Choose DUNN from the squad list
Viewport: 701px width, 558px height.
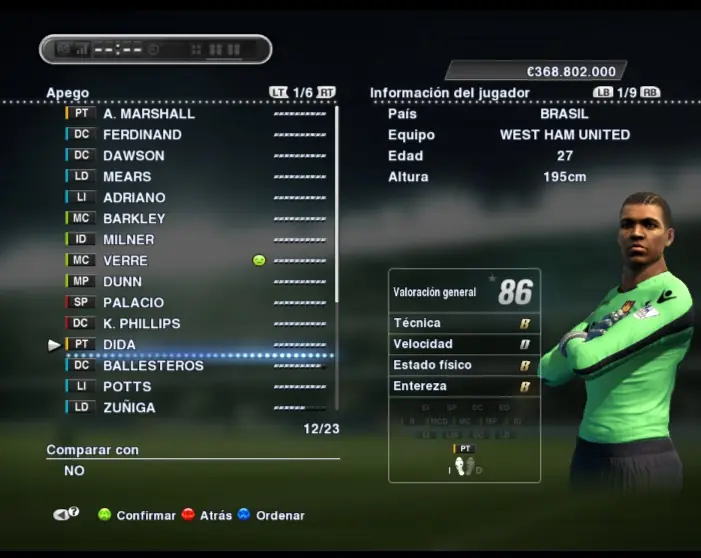click(x=123, y=282)
